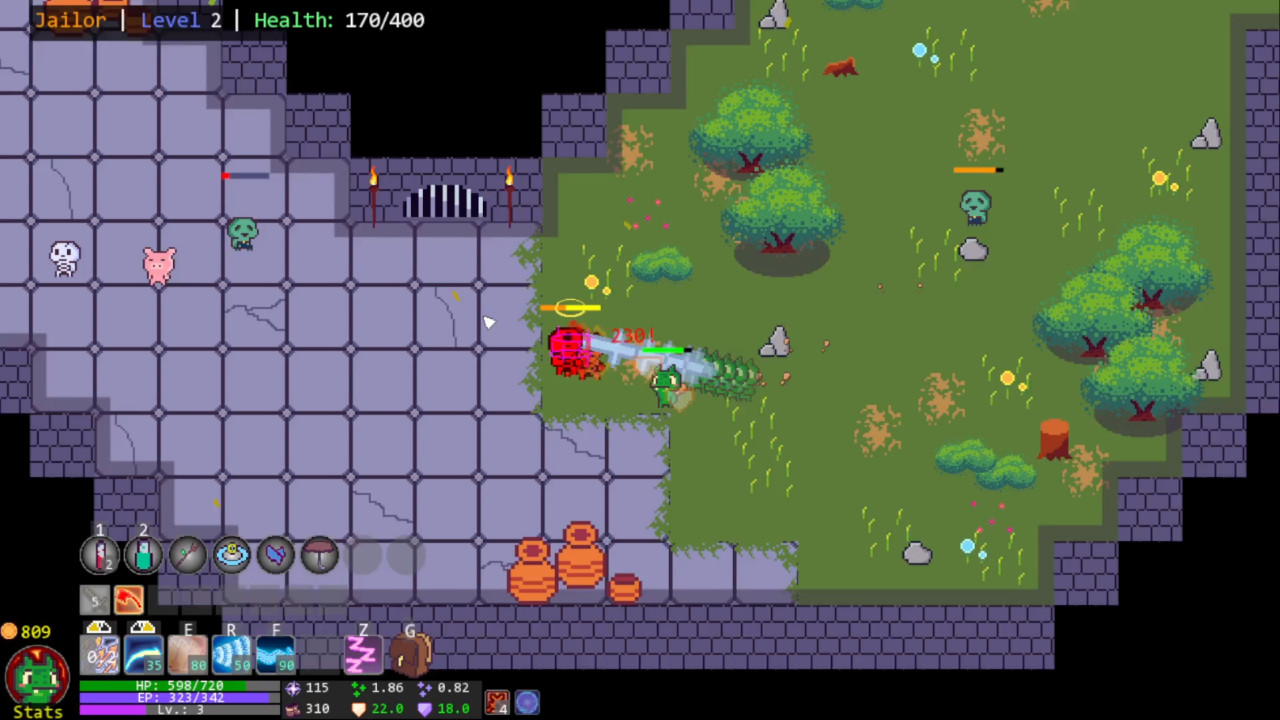
Task: Use the teal potion in hotbar slot 2
Action: click(142, 554)
